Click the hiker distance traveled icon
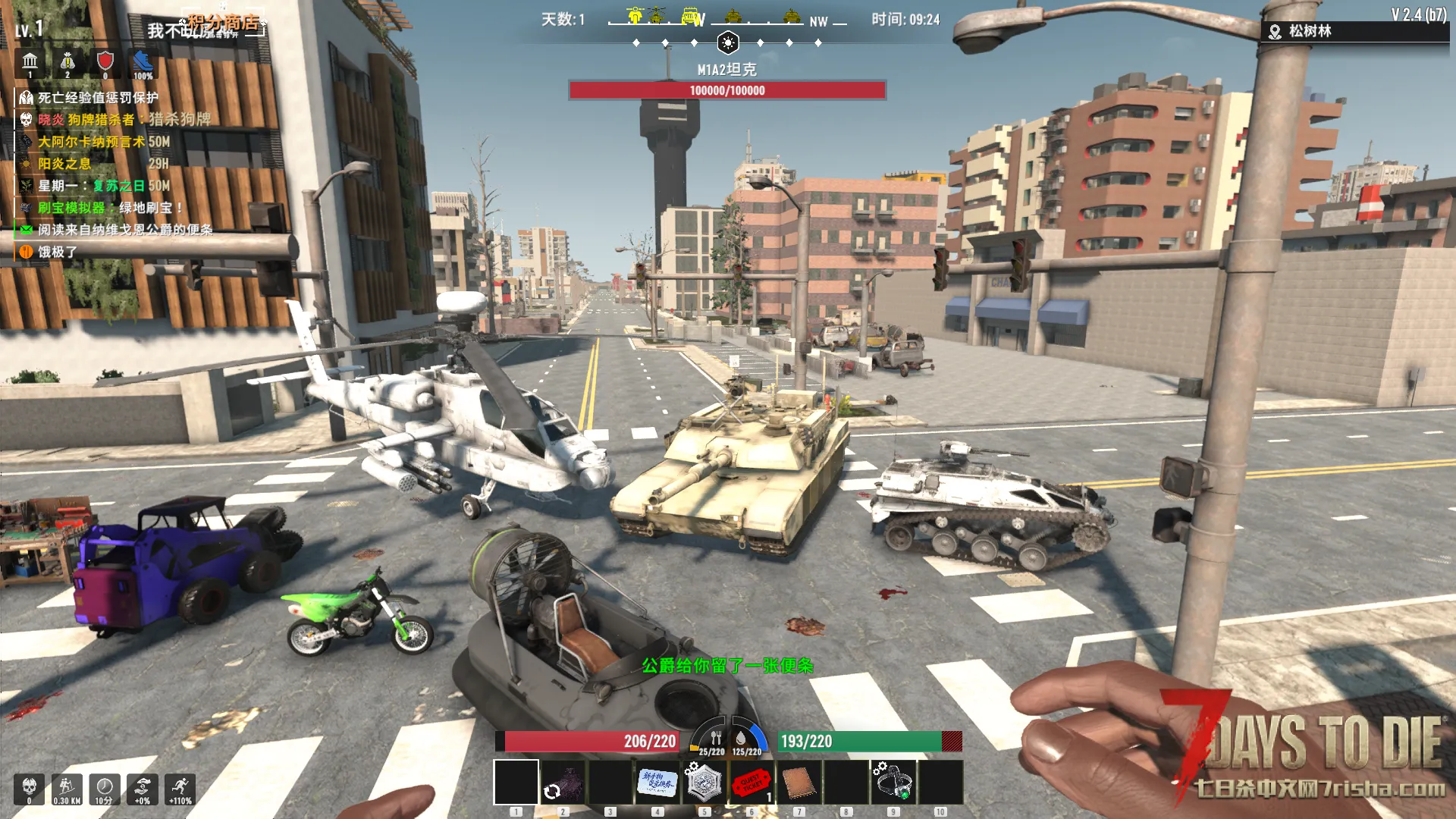This screenshot has width=1456, height=819. point(67,788)
